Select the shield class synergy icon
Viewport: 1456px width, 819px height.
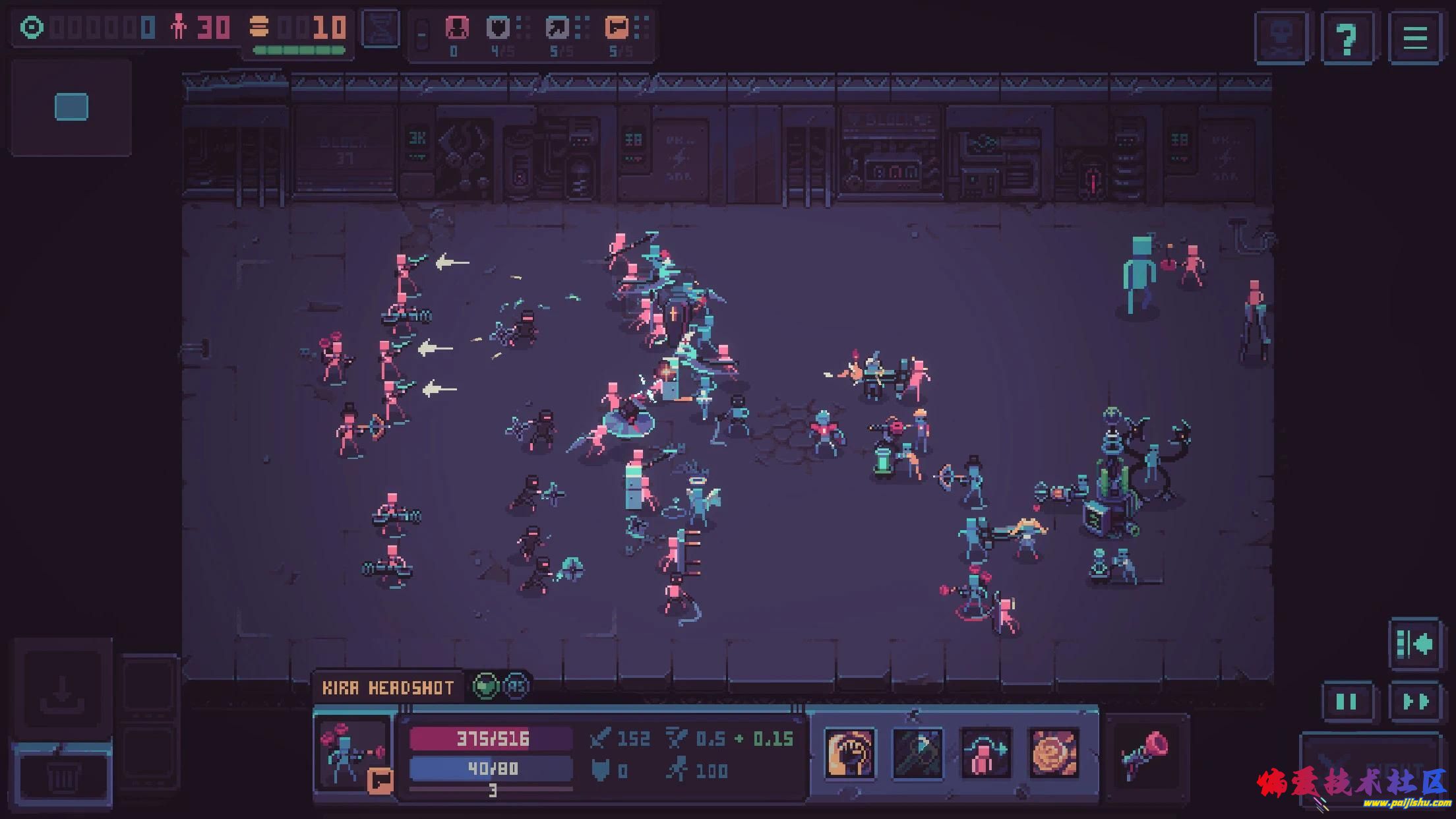[x=499, y=28]
